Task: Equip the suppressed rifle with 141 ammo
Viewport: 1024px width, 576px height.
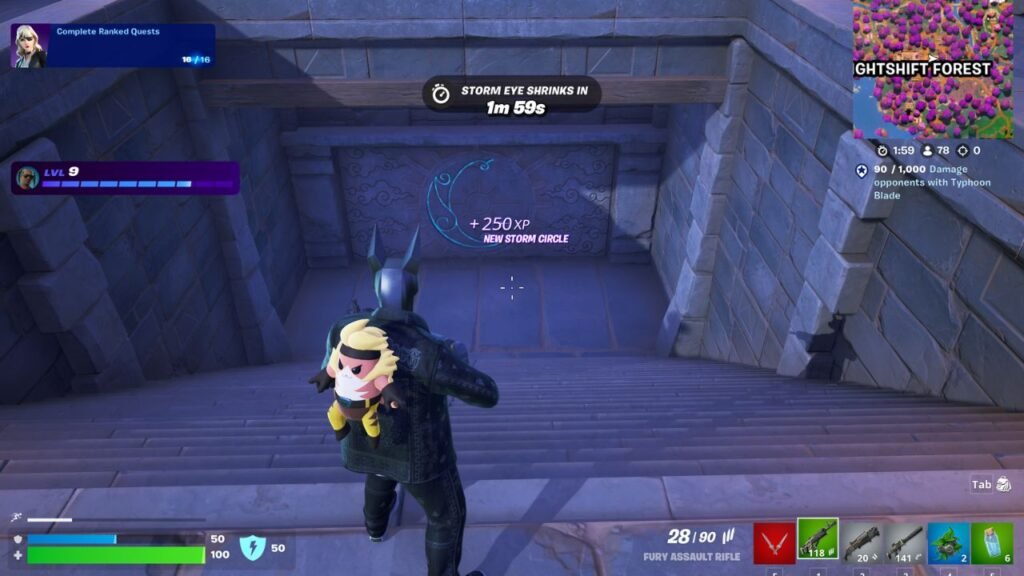Action: [904, 542]
